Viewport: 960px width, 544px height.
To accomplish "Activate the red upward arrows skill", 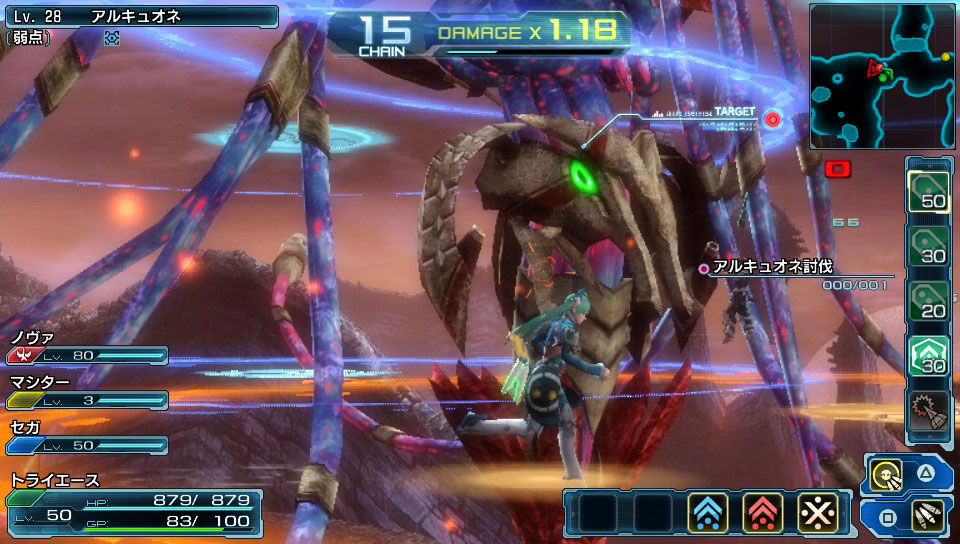I will pos(763,513).
